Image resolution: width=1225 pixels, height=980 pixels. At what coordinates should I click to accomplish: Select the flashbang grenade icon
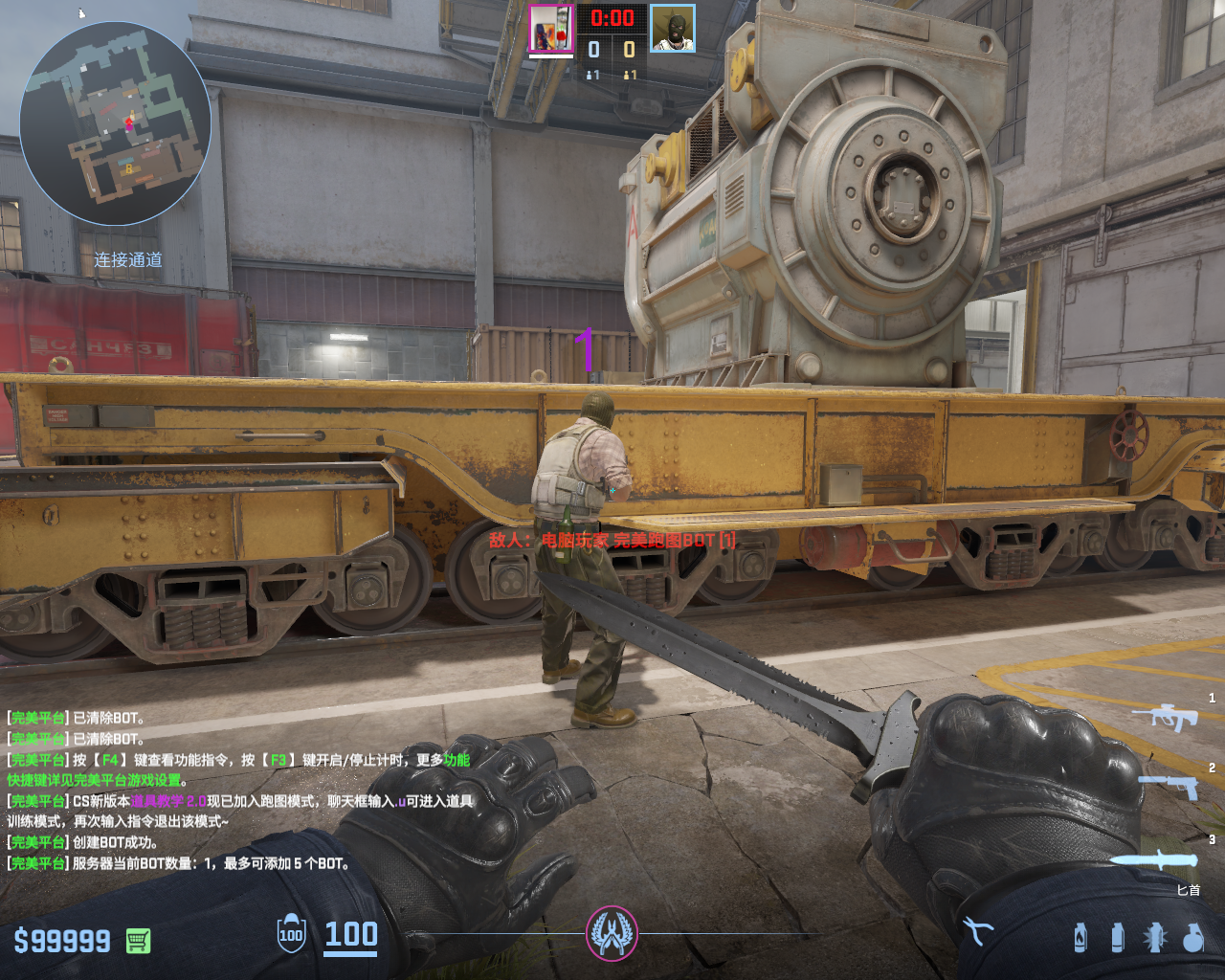(x=1155, y=937)
